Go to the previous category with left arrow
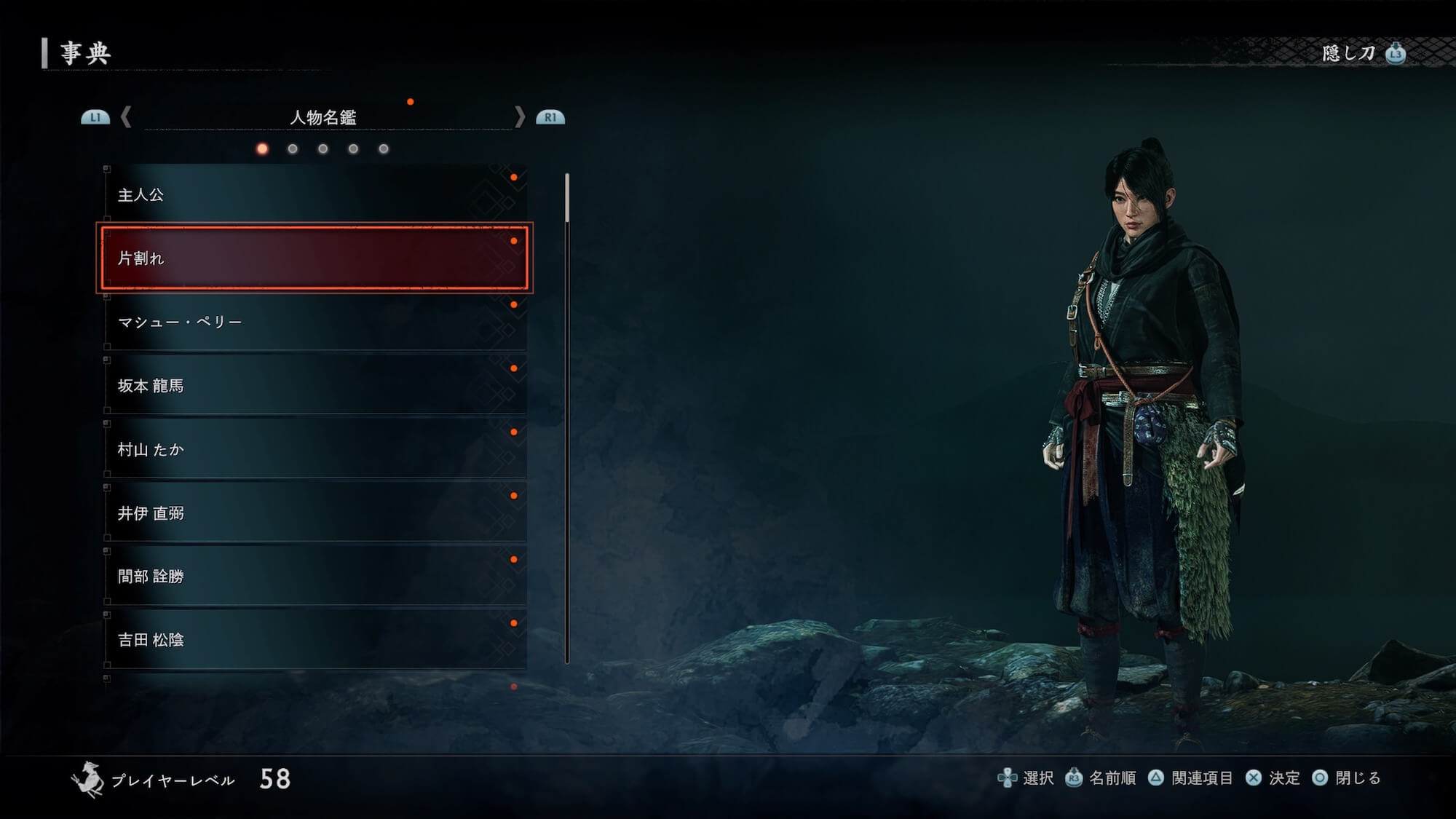This screenshot has width=1456, height=819. coord(126,117)
